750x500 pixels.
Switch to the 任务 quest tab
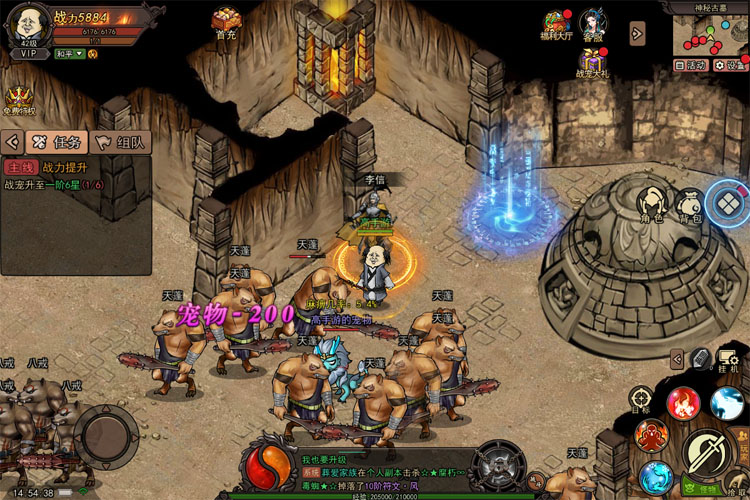[58, 142]
